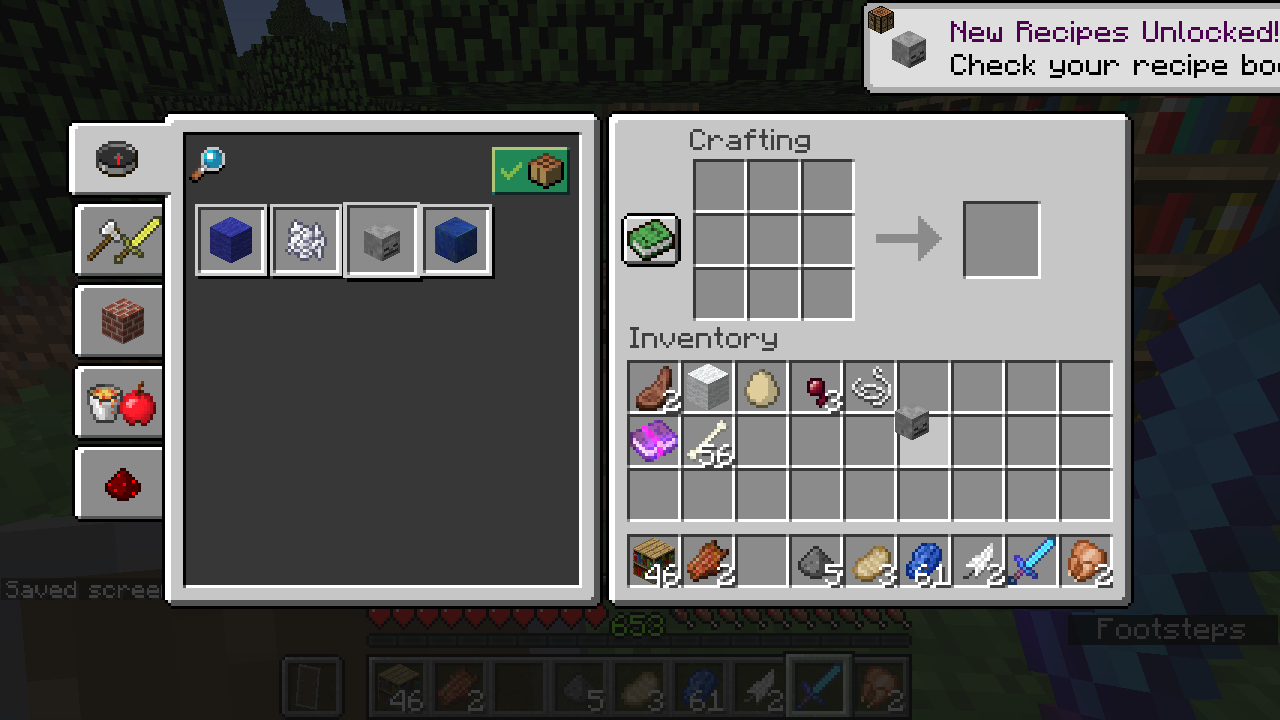Pick up the enchanted book from inventory
1280x720 pixels.
pyautogui.click(x=654, y=441)
